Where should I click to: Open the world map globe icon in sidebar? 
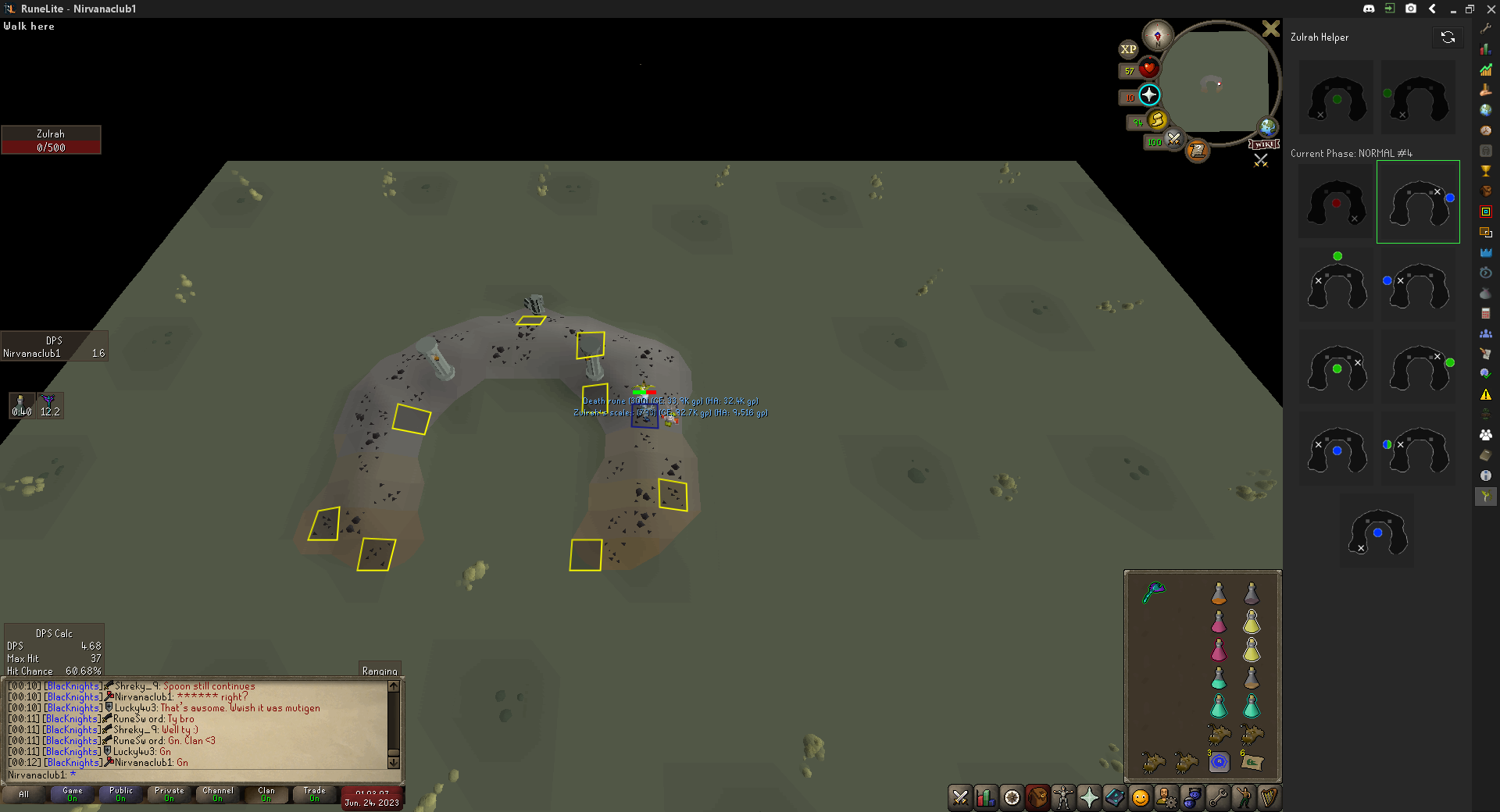point(1486,109)
